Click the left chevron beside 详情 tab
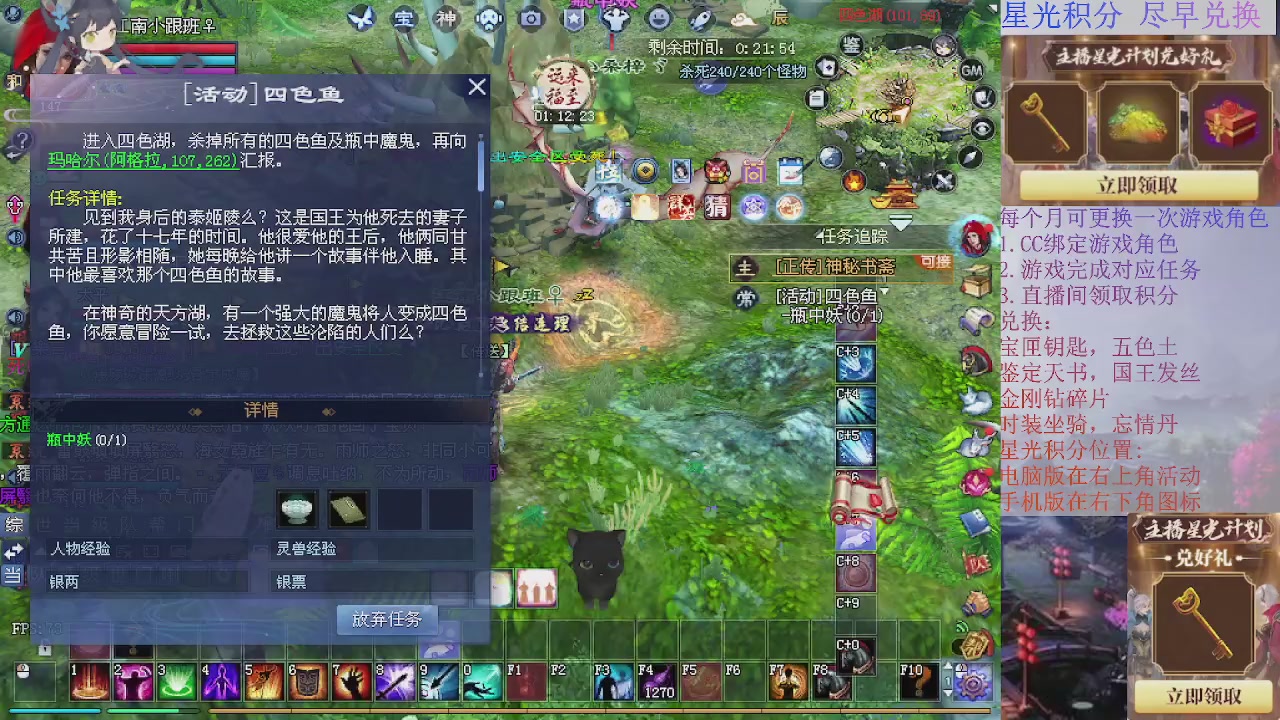Image resolution: width=1280 pixels, height=720 pixels. [x=196, y=410]
